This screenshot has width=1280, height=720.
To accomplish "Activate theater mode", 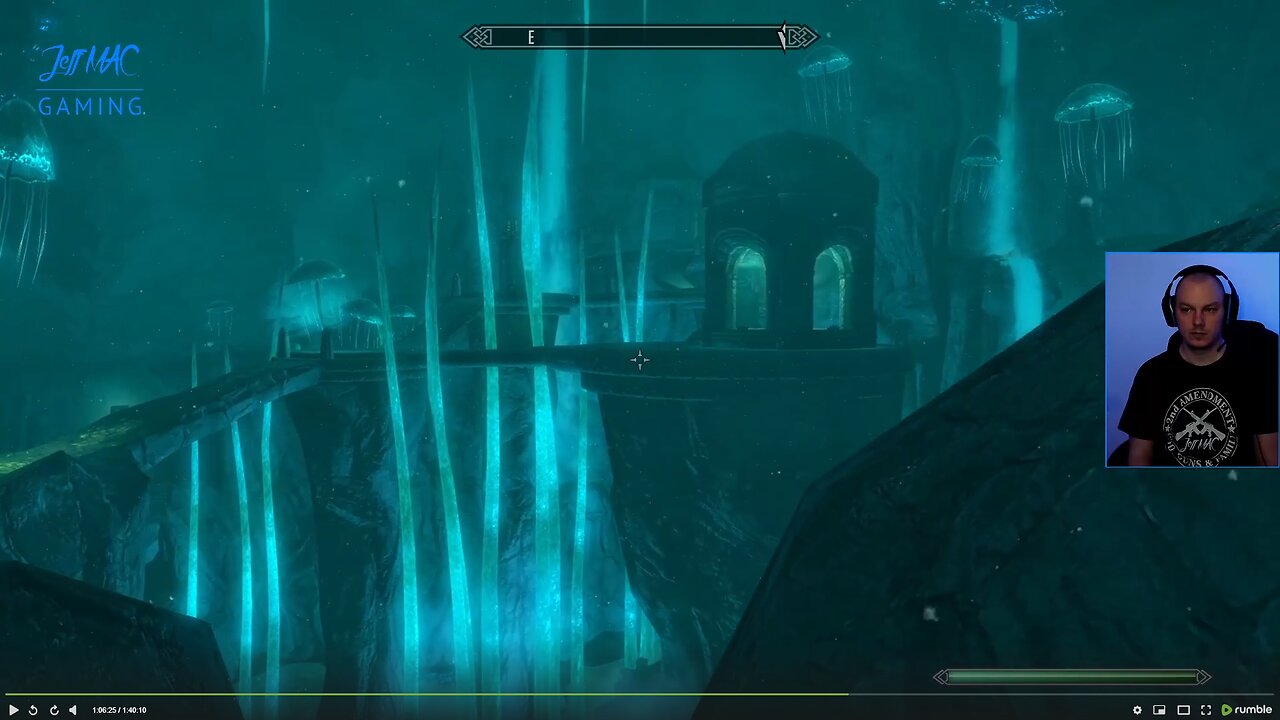I will pos(1182,709).
